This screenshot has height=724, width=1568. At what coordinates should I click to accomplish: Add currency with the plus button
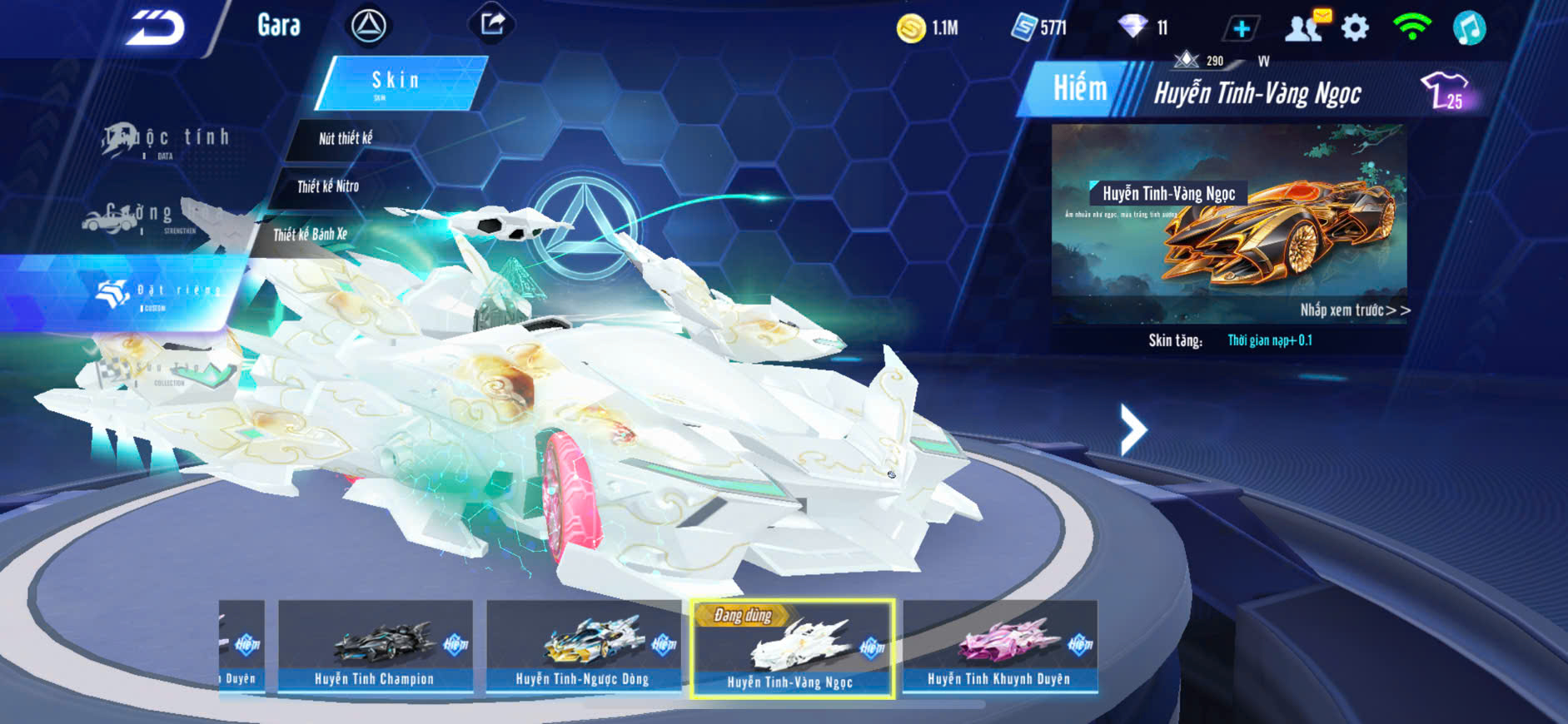click(x=1241, y=28)
